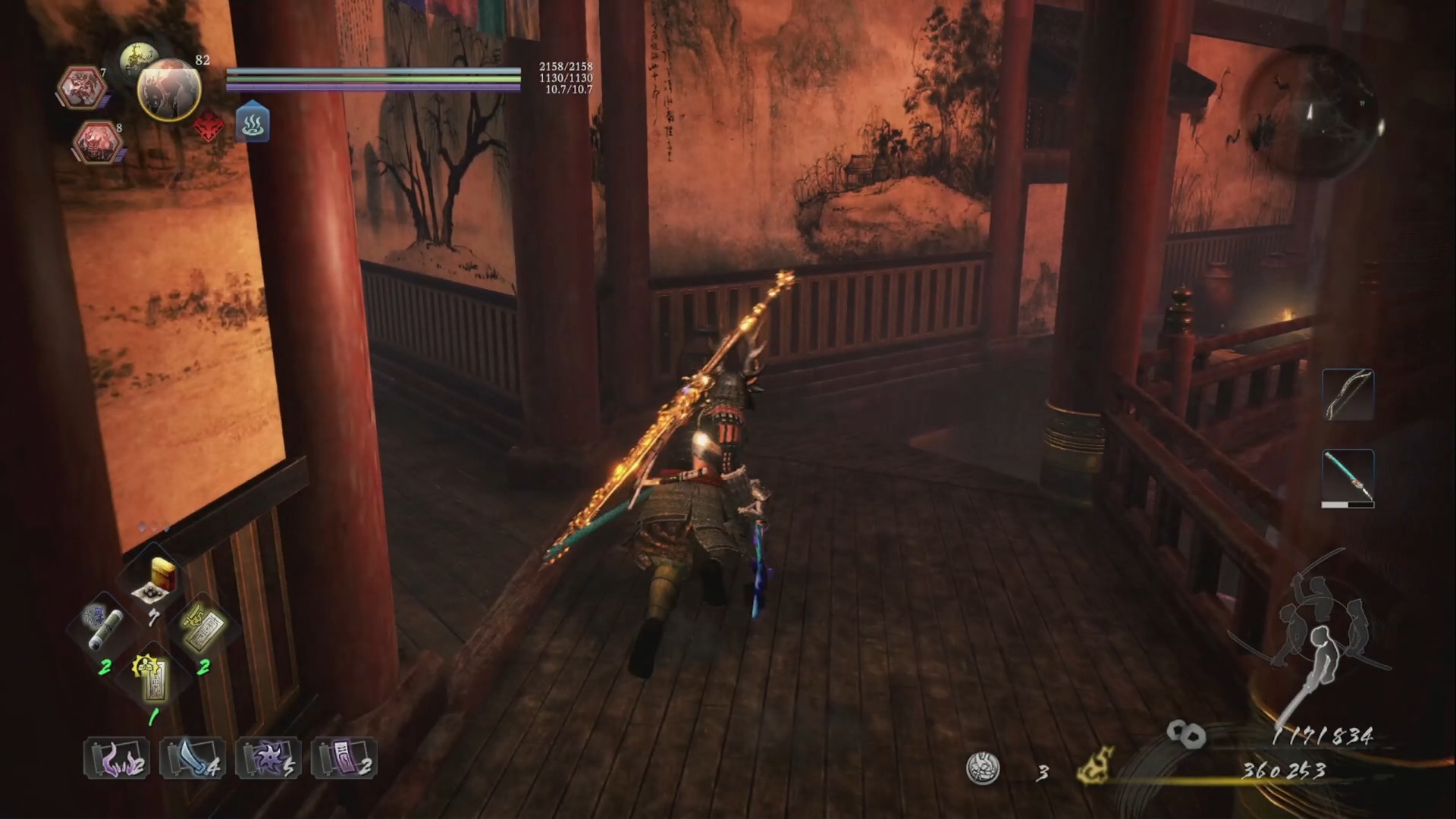This screenshot has height=819, width=1456.
Task: Select the bow ranged weapon slot
Action: coord(1348,395)
